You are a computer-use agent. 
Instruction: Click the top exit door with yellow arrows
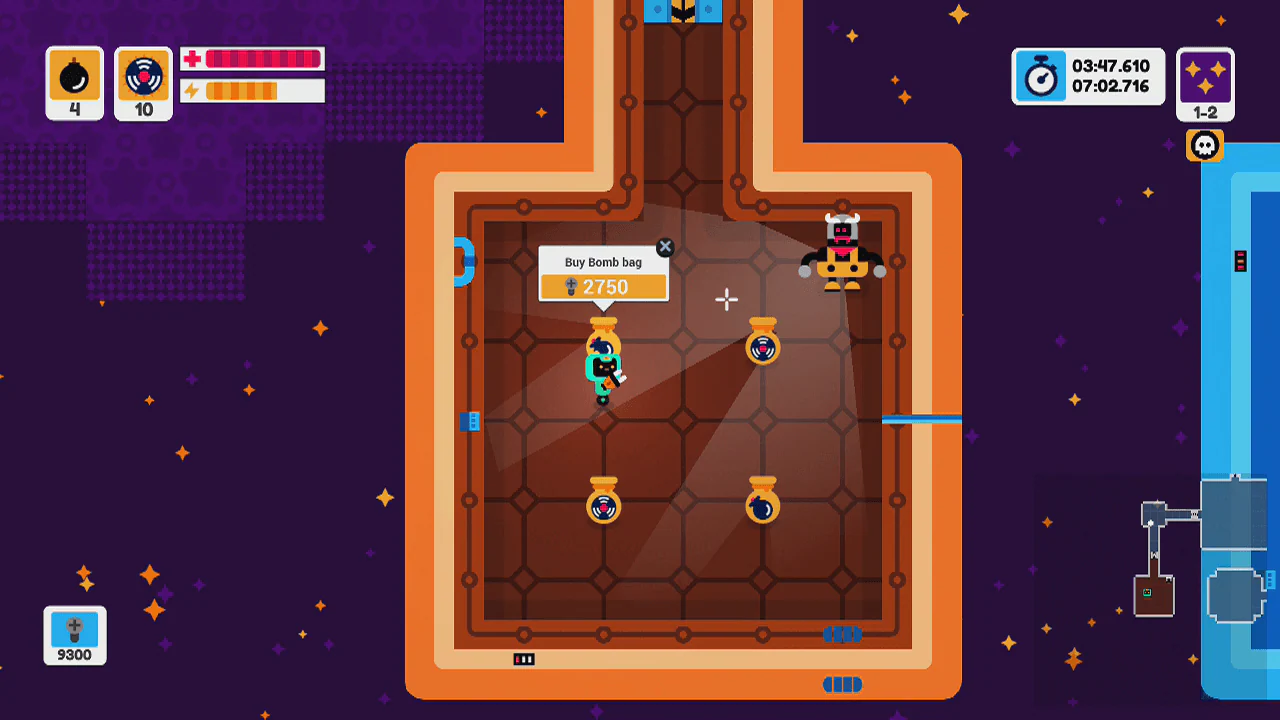click(684, 12)
